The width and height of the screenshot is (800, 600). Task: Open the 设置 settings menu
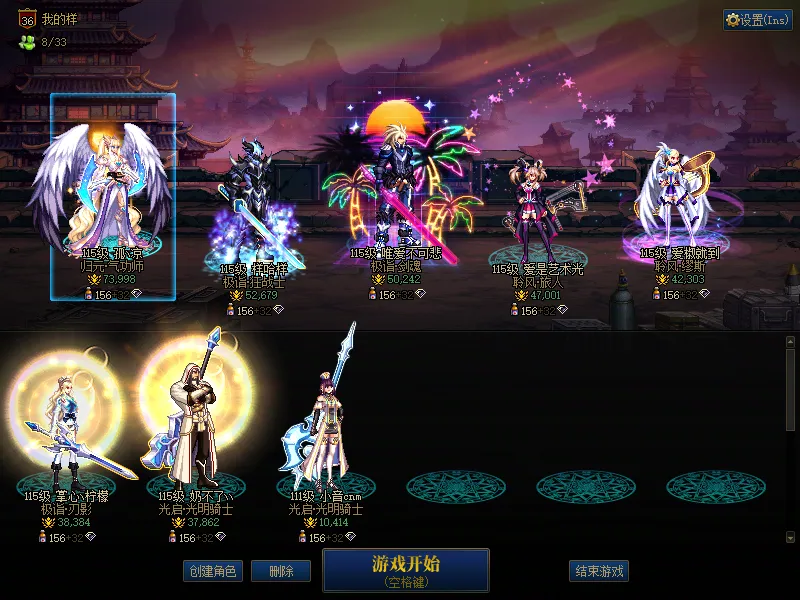click(758, 20)
